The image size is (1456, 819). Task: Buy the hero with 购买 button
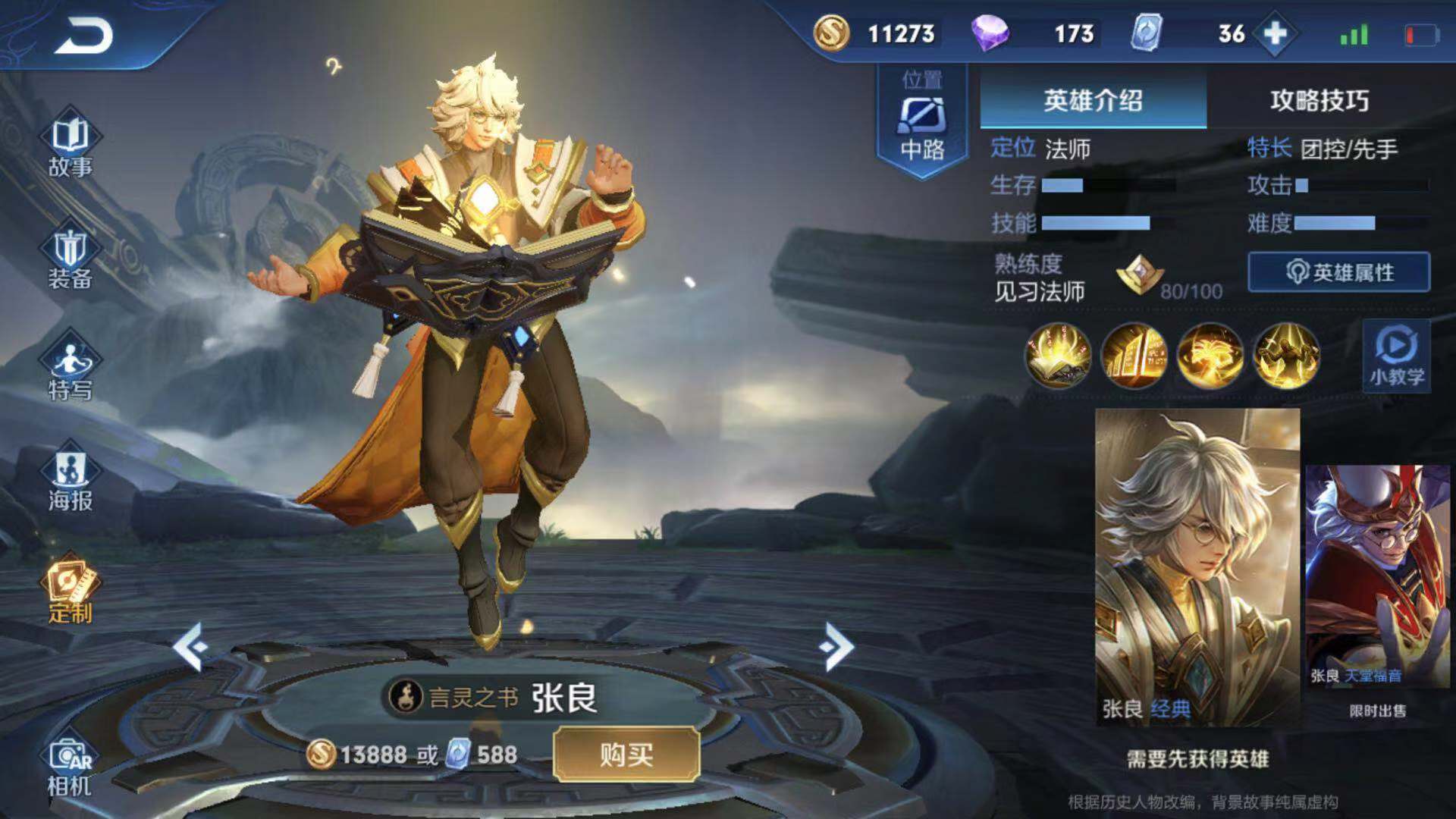(626, 755)
